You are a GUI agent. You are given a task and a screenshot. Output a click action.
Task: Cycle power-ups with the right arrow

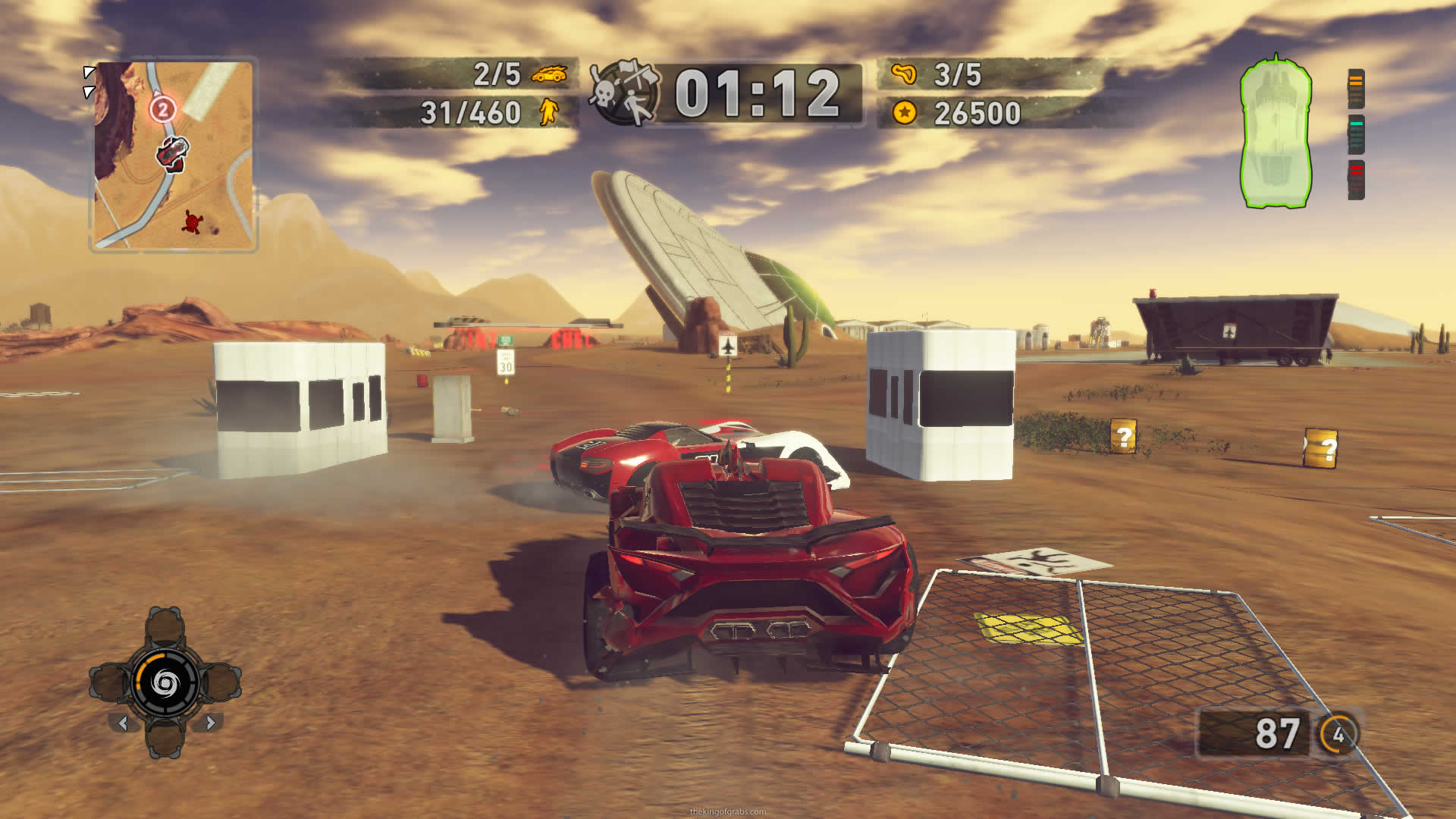(211, 723)
